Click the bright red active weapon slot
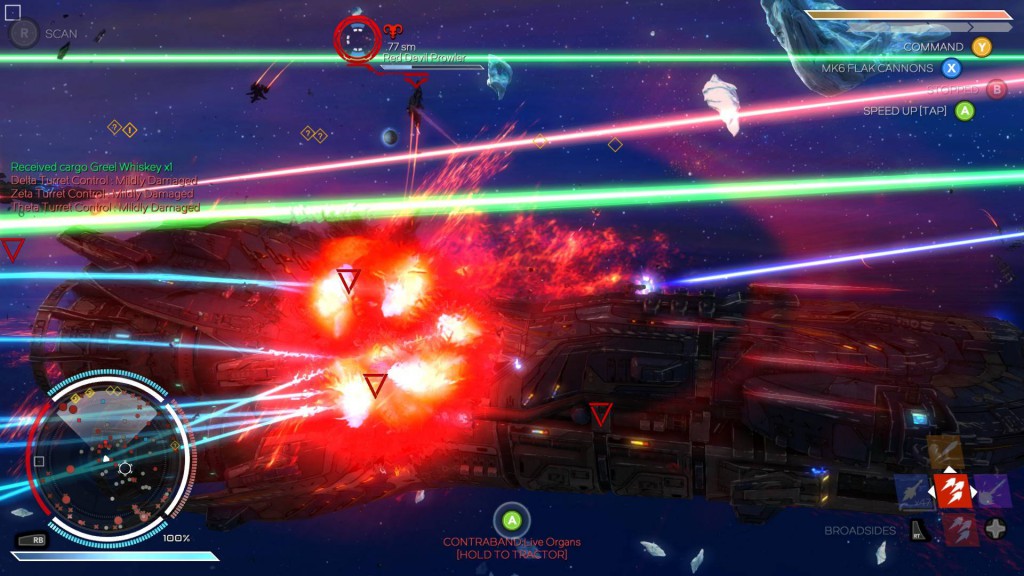1024x576 pixels. tap(952, 491)
